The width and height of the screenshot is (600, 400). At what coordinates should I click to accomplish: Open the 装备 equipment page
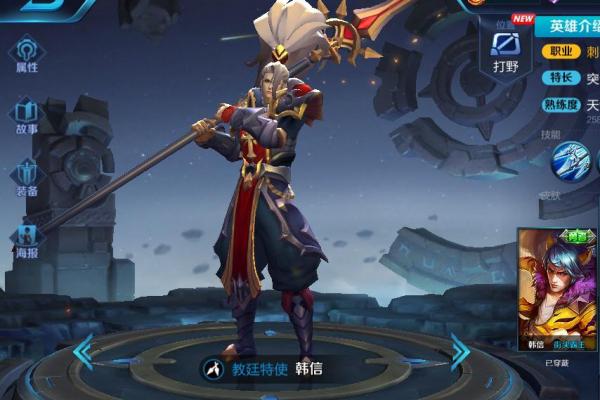[x=27, y=177]
